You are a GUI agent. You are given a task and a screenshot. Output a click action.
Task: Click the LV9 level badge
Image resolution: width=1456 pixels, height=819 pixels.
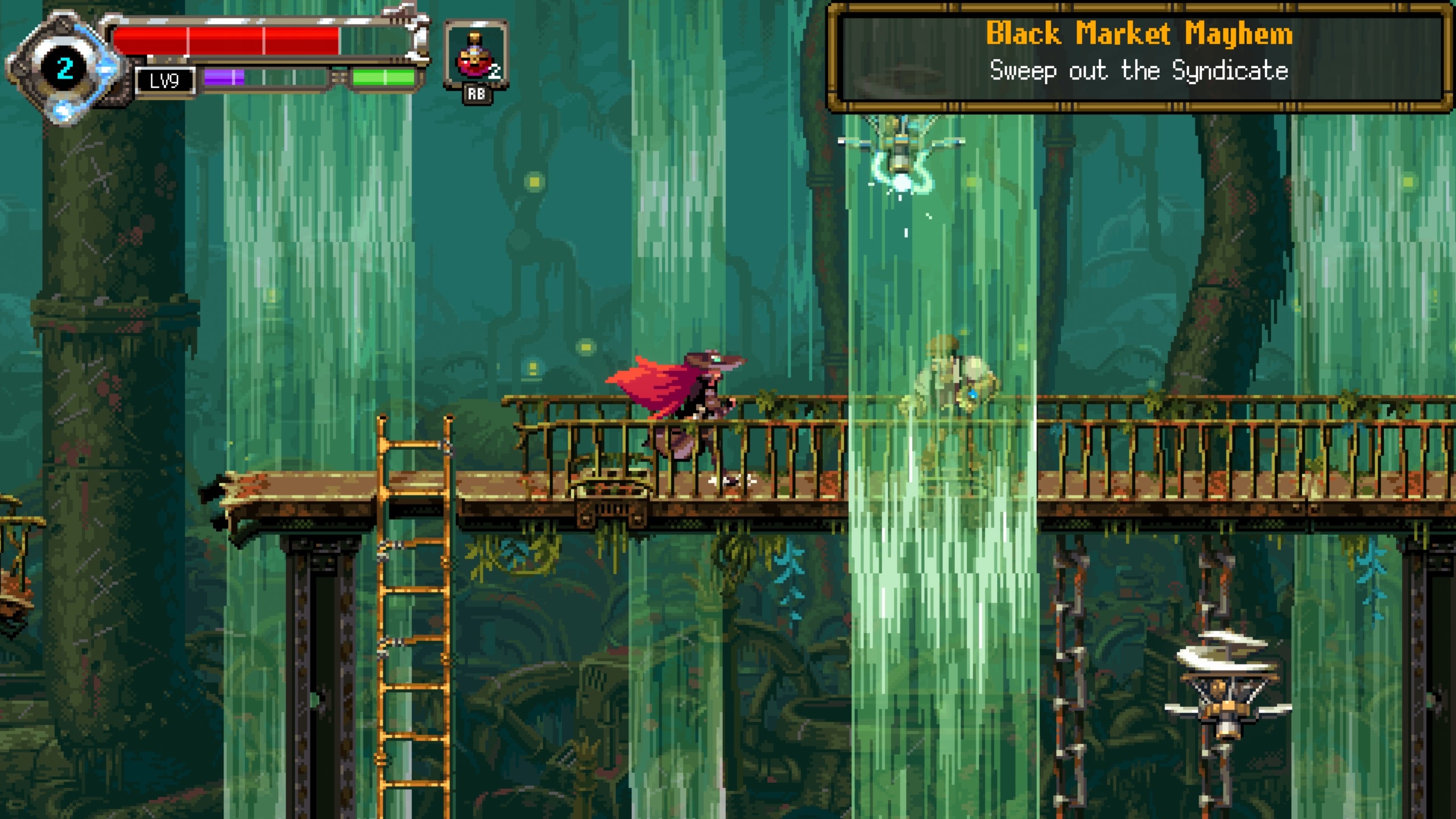[166, 81]
